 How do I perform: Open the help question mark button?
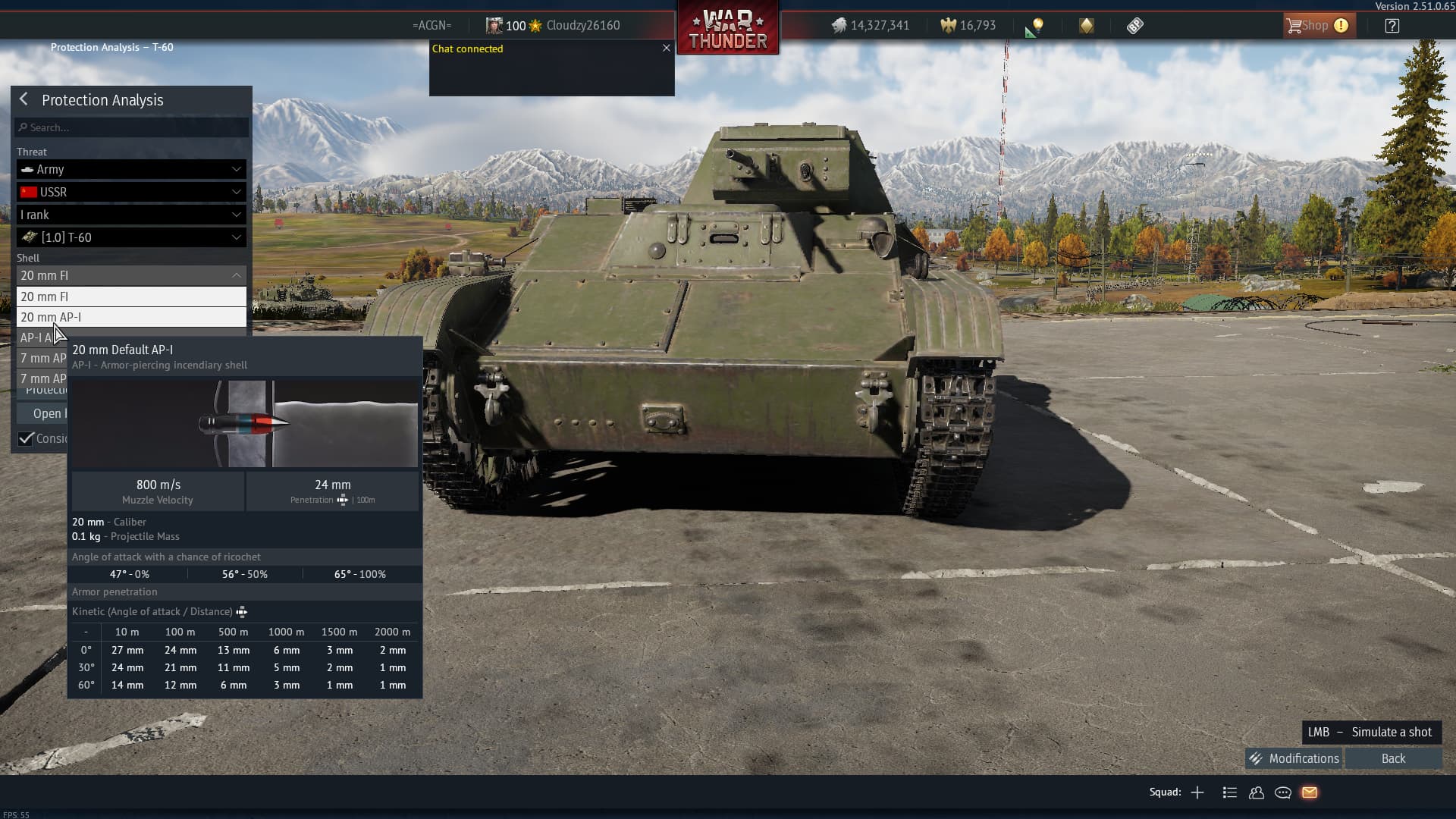click(1392, 26)
